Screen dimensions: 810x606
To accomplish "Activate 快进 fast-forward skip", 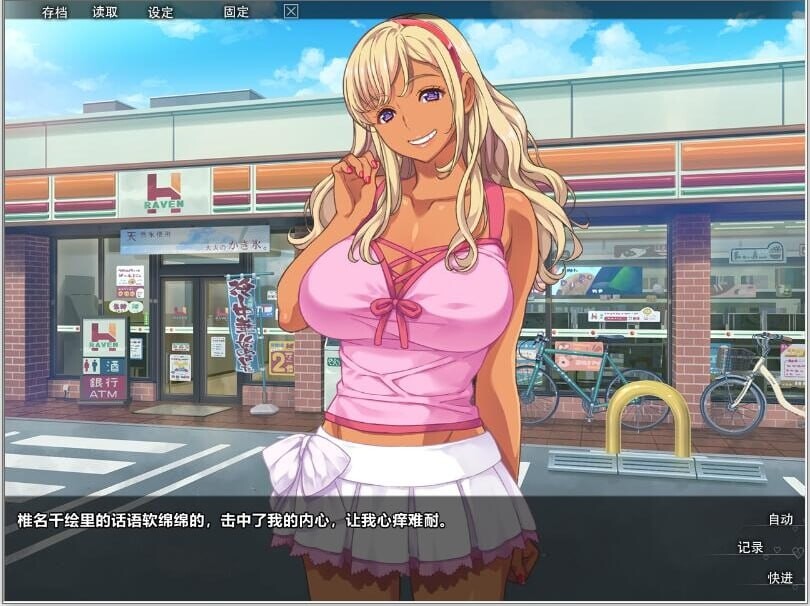I will click(780, 577).
